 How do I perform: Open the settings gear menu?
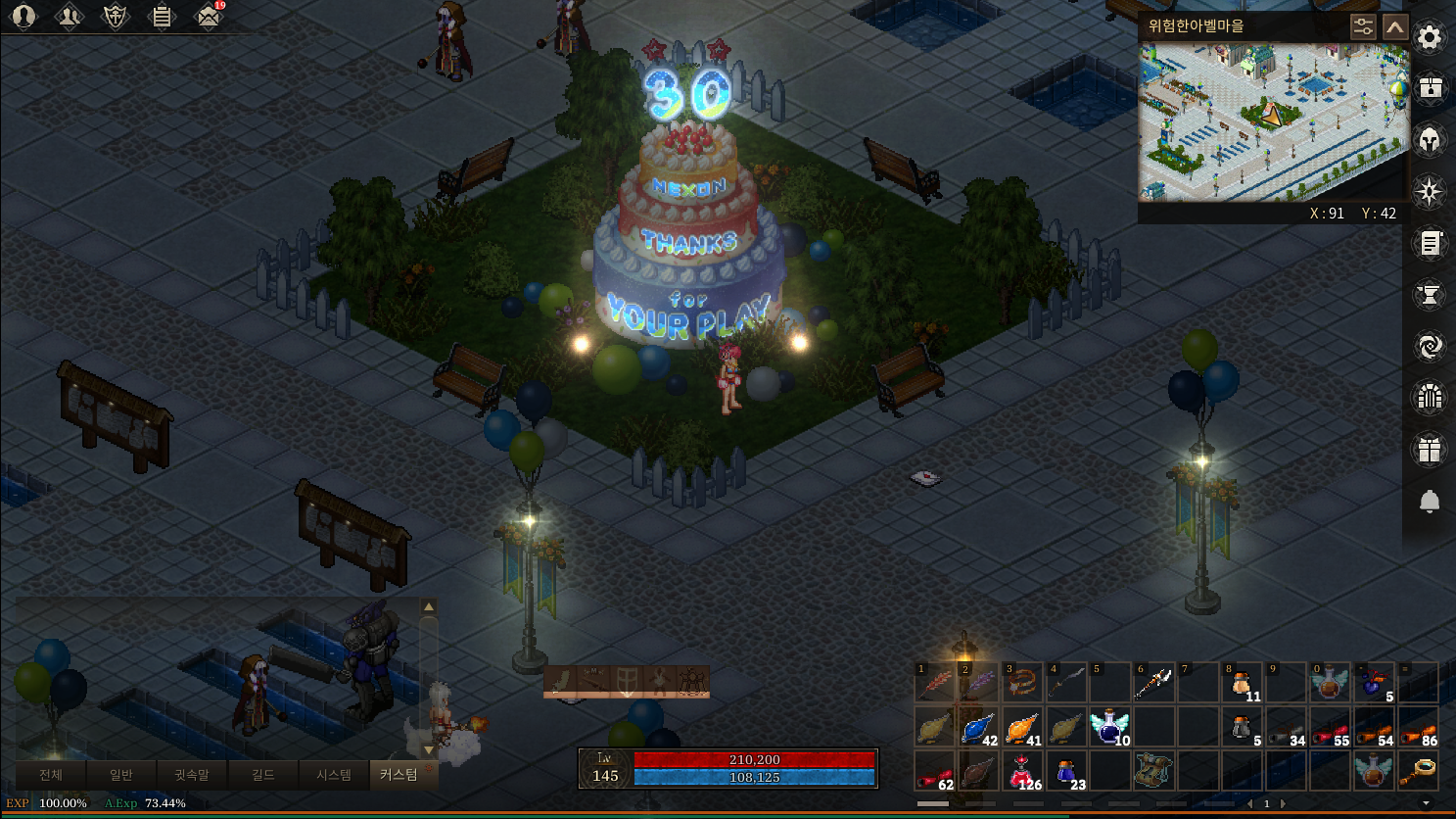click(1429, 38)
